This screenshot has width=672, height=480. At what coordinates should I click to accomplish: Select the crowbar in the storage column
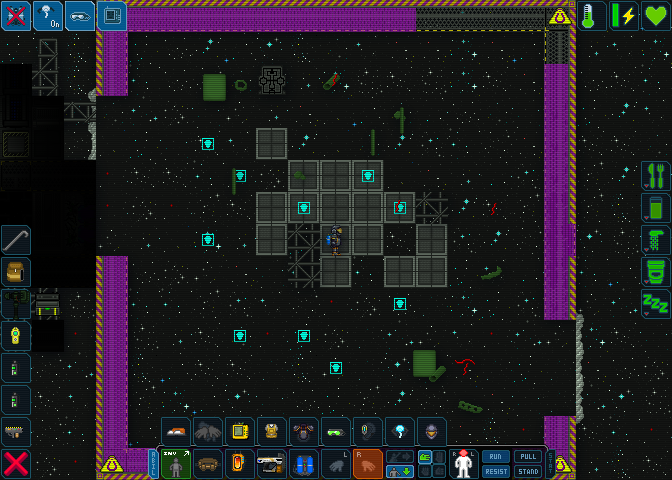pos(16,240)
